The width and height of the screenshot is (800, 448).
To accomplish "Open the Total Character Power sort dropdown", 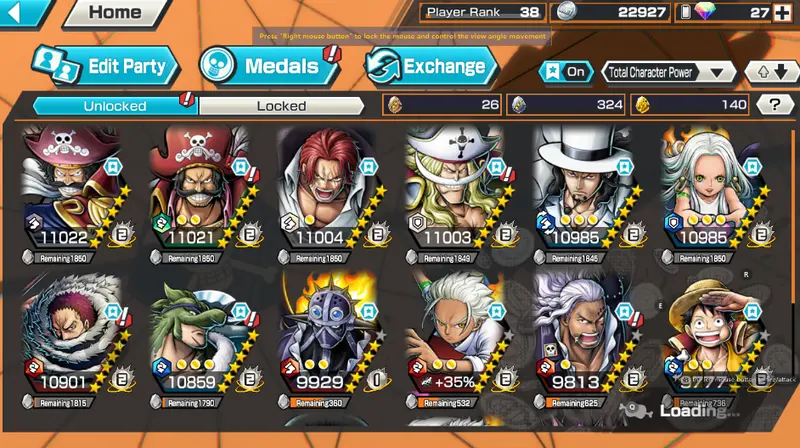I will tap(669, 72).
